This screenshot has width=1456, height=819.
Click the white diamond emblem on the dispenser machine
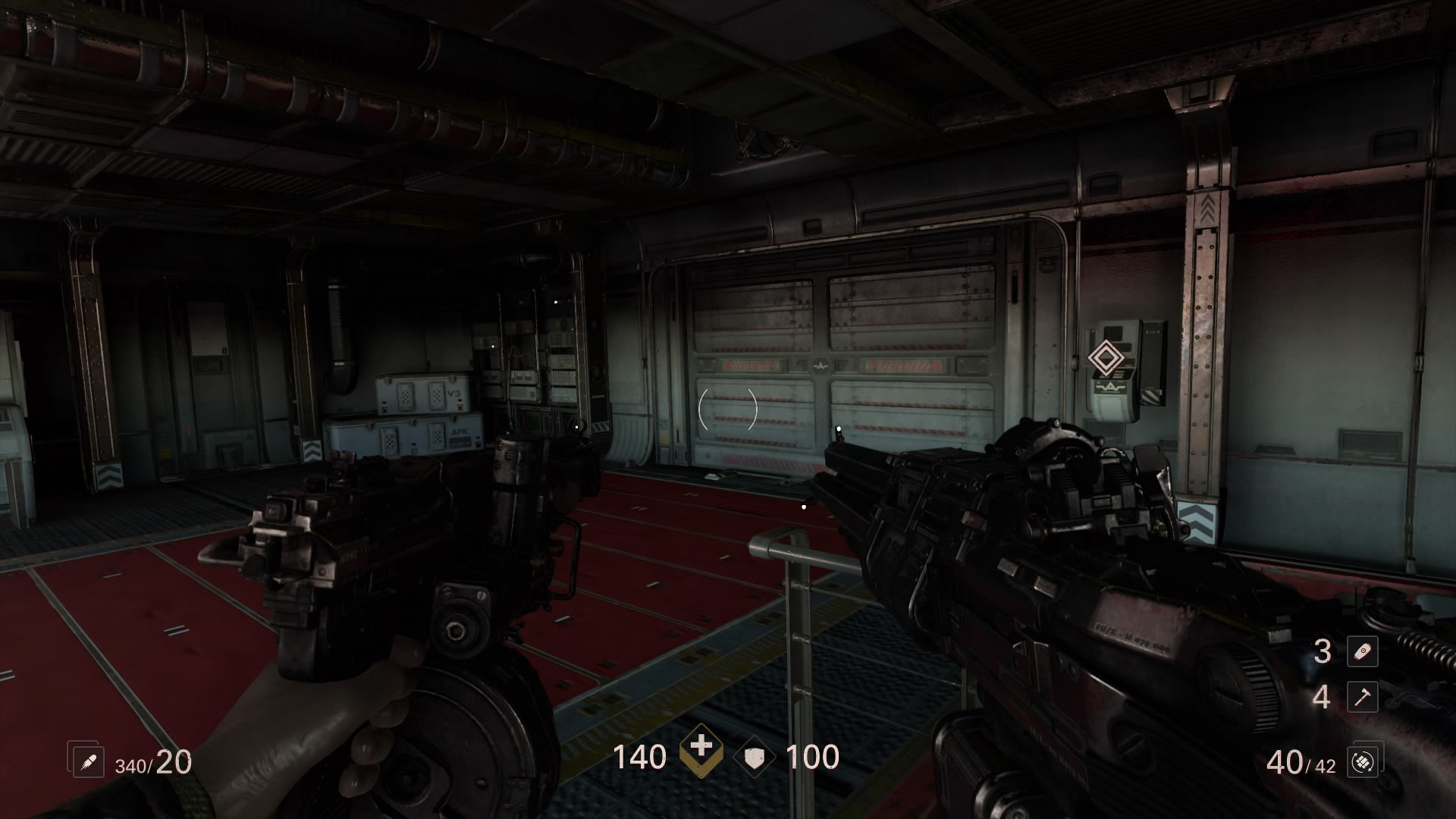pyautogui.click(x=1107, y=358)
